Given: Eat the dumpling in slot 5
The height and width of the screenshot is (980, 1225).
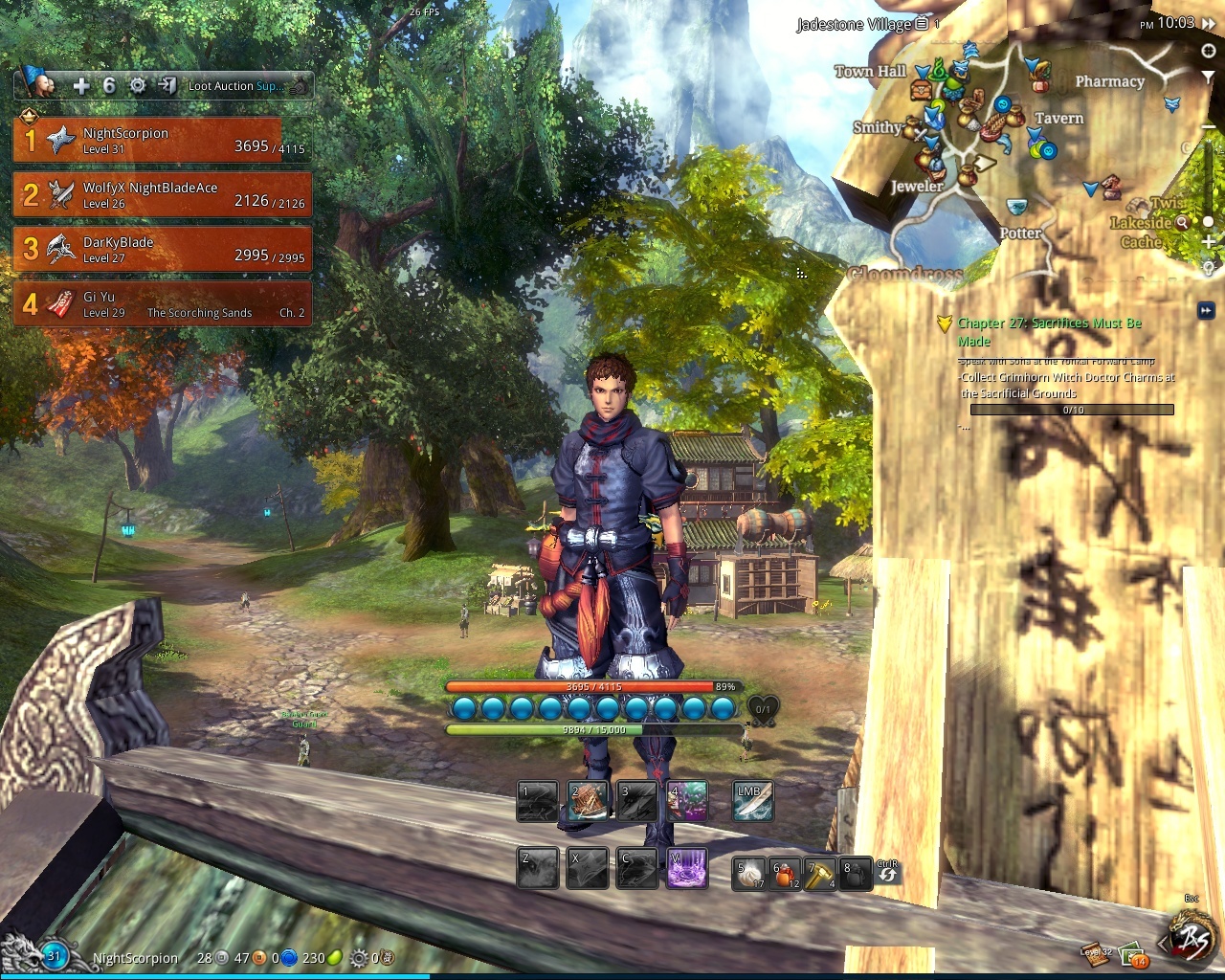Looking at the screenshot, I should [x=750, y=873].
